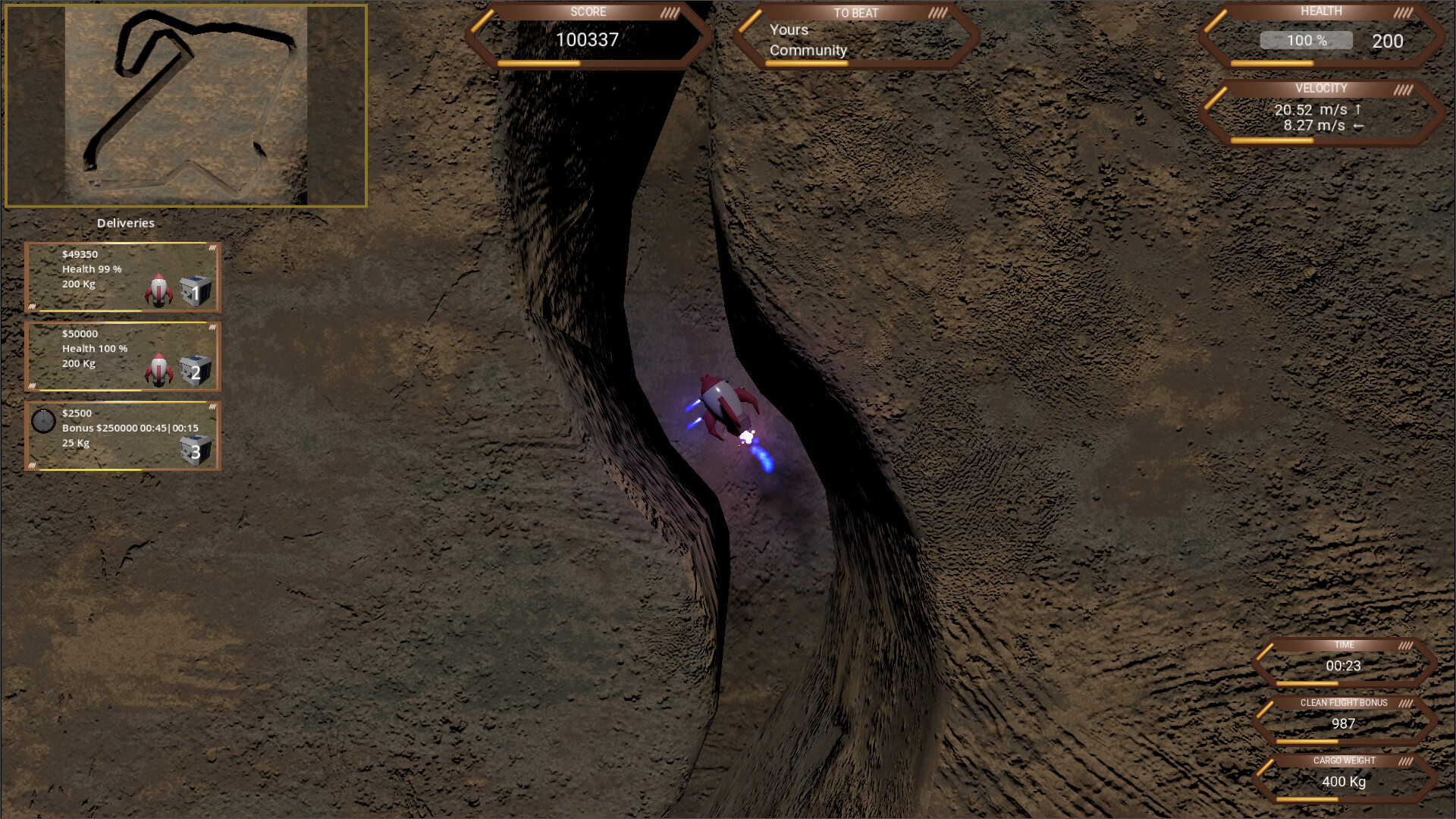Click the minimap in the top-left corner

(x=186, y=106)
